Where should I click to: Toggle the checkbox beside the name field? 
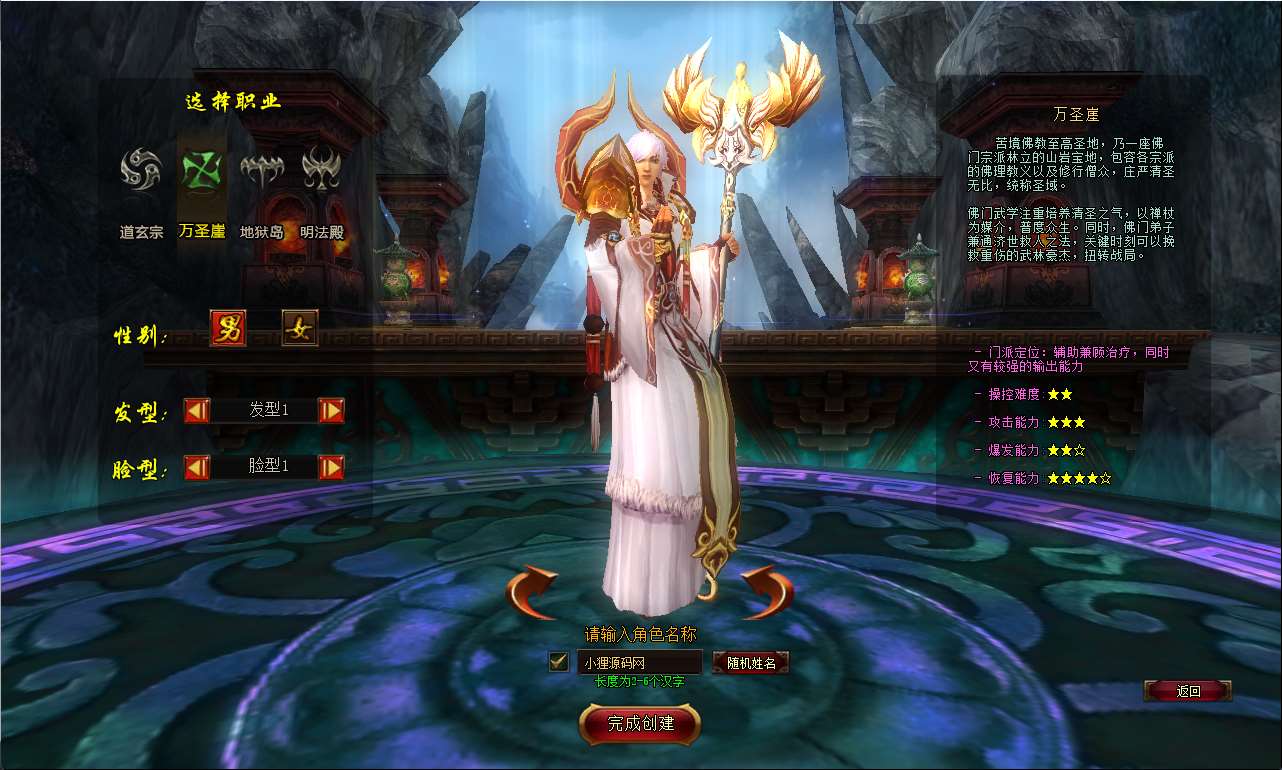(x=559, y=661)
